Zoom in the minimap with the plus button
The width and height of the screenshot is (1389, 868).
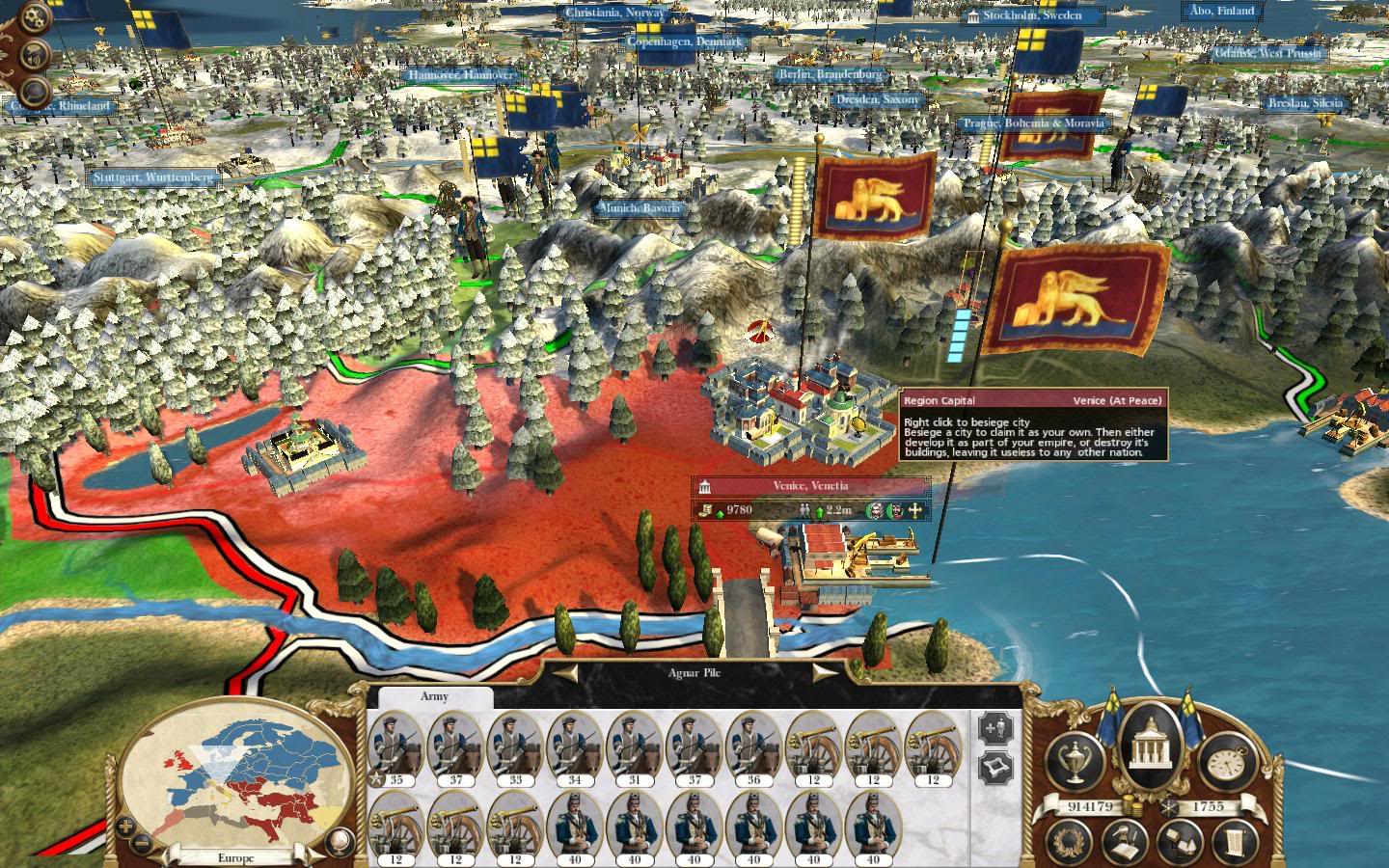coord(123,827)
